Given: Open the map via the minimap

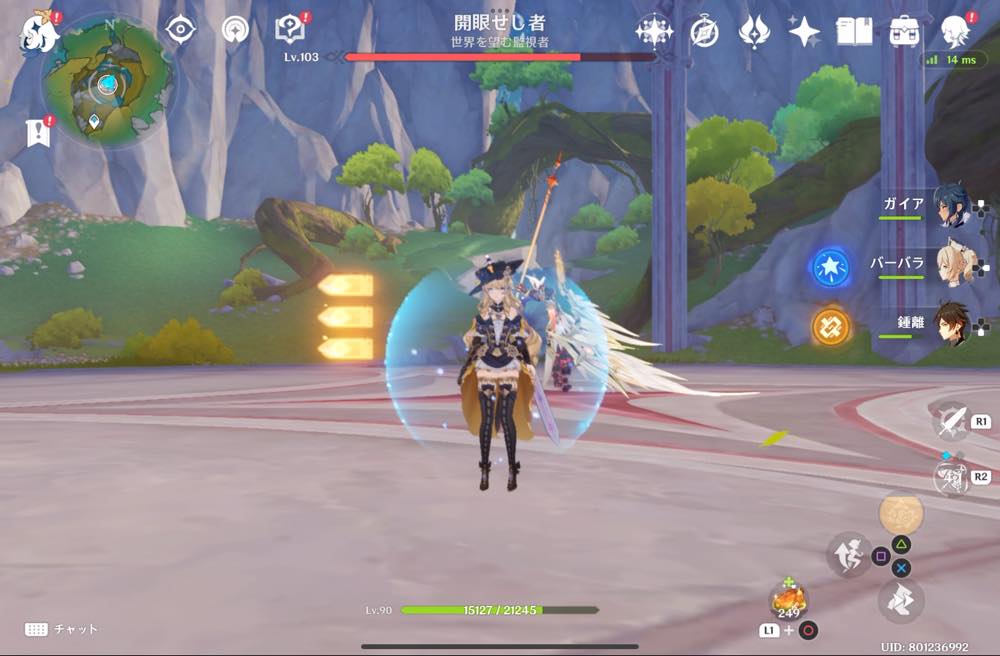Looking at the screenshot, I should point(106,82).
